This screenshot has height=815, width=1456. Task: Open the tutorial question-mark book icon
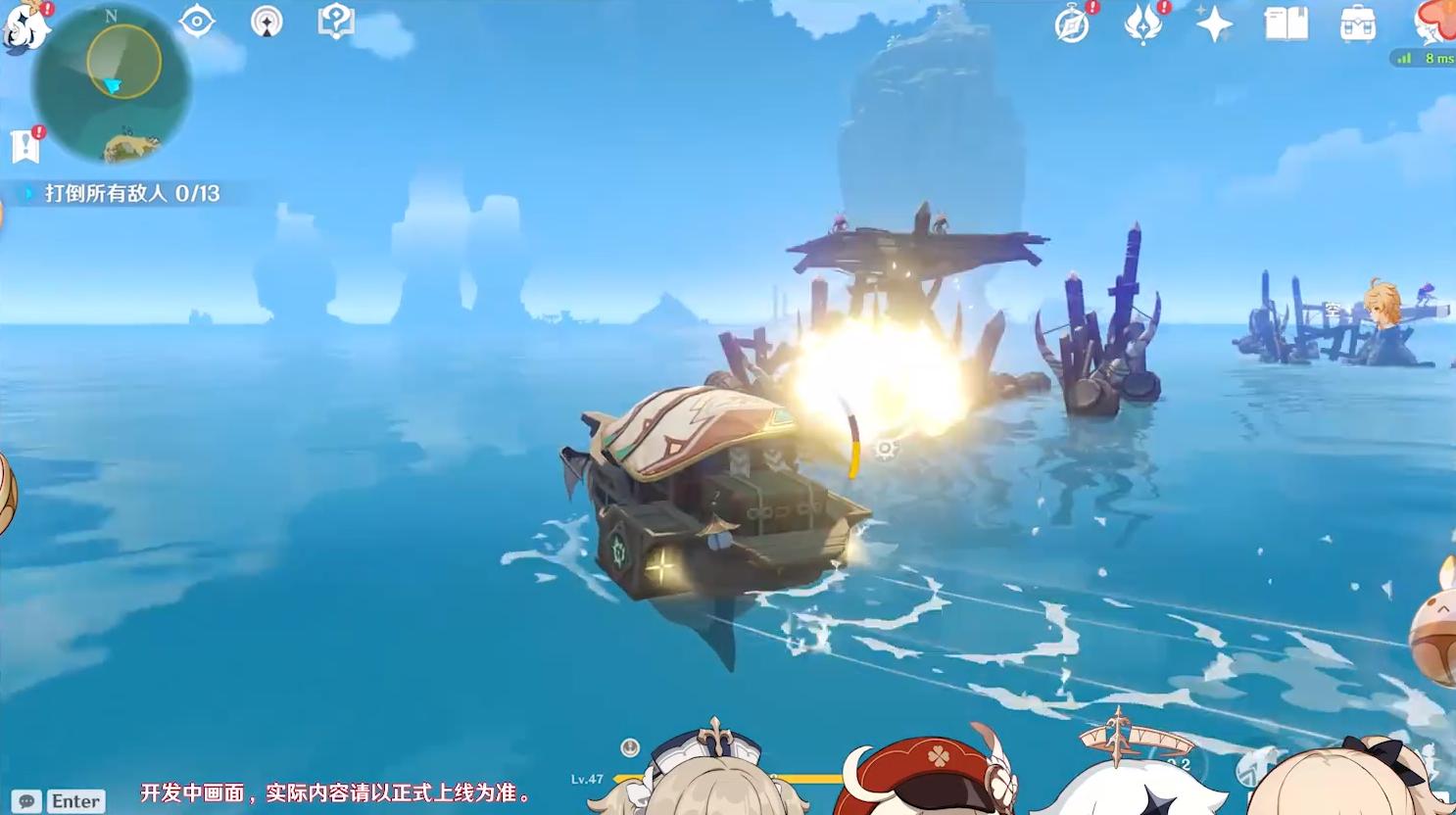(336, 22)
